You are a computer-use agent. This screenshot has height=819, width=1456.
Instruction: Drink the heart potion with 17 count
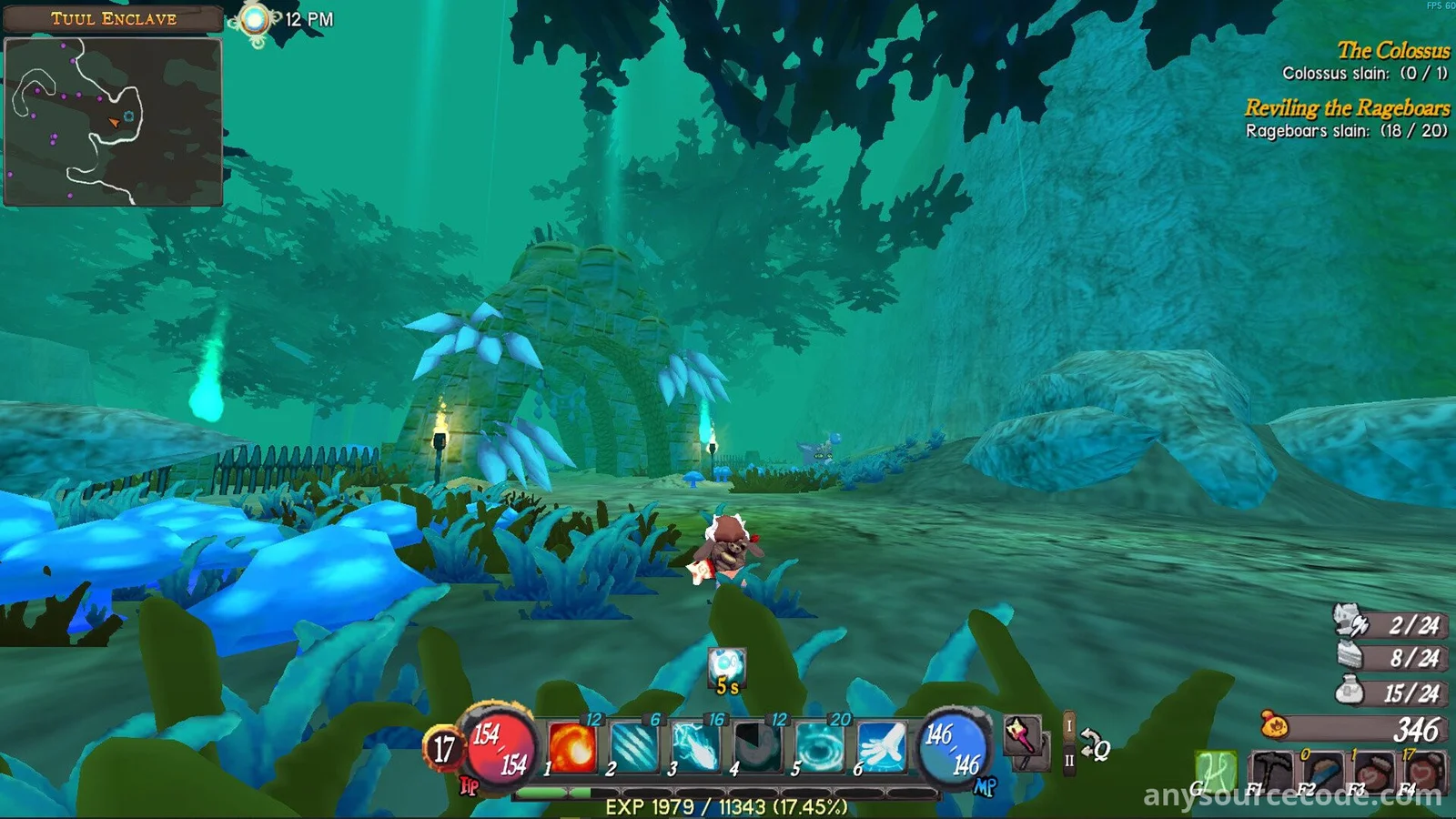tap(1424, 773)
